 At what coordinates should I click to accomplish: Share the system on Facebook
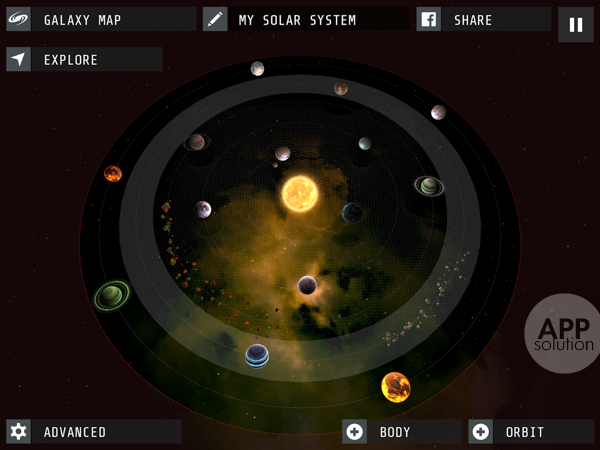click(x=484, y=20)
